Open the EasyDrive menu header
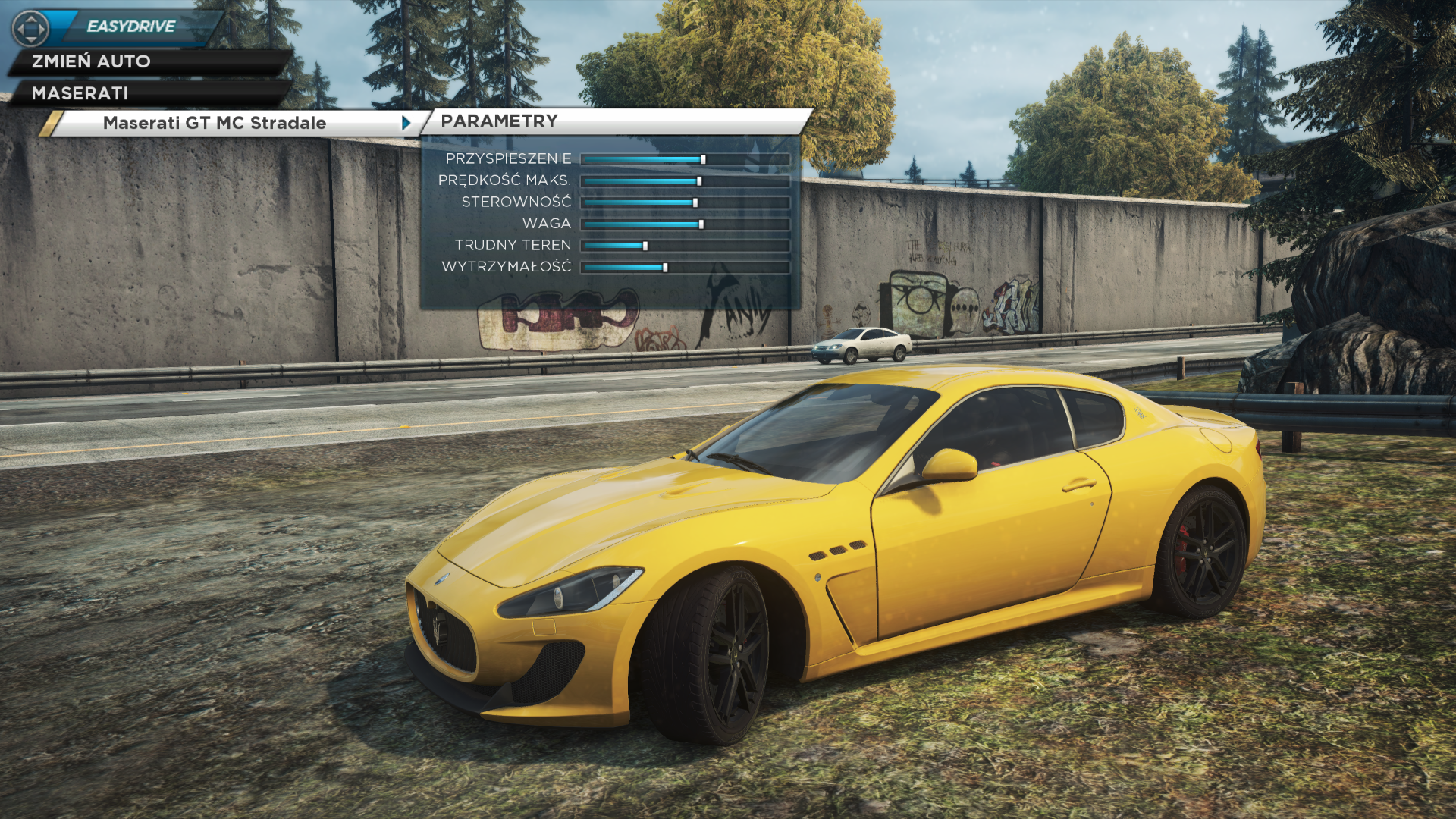The image size is (1456, 819). point(130,27)
